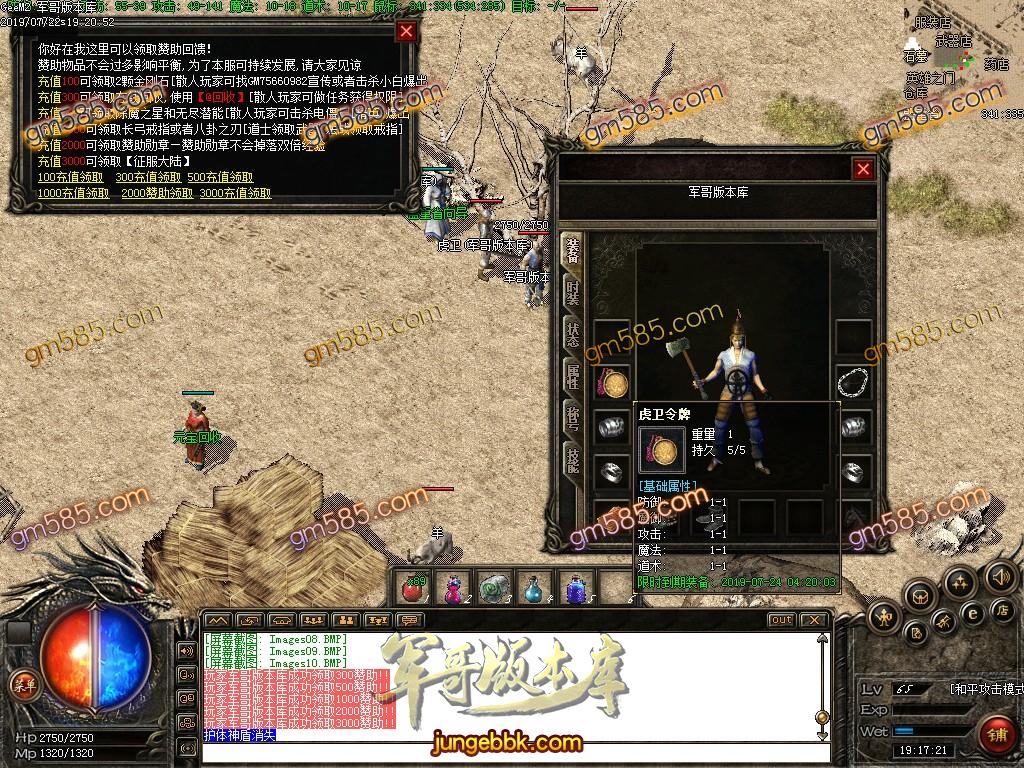Close the sponsorship reward dialog
Viewport: 1024px width, 768px height.
[x=406, y=31]
